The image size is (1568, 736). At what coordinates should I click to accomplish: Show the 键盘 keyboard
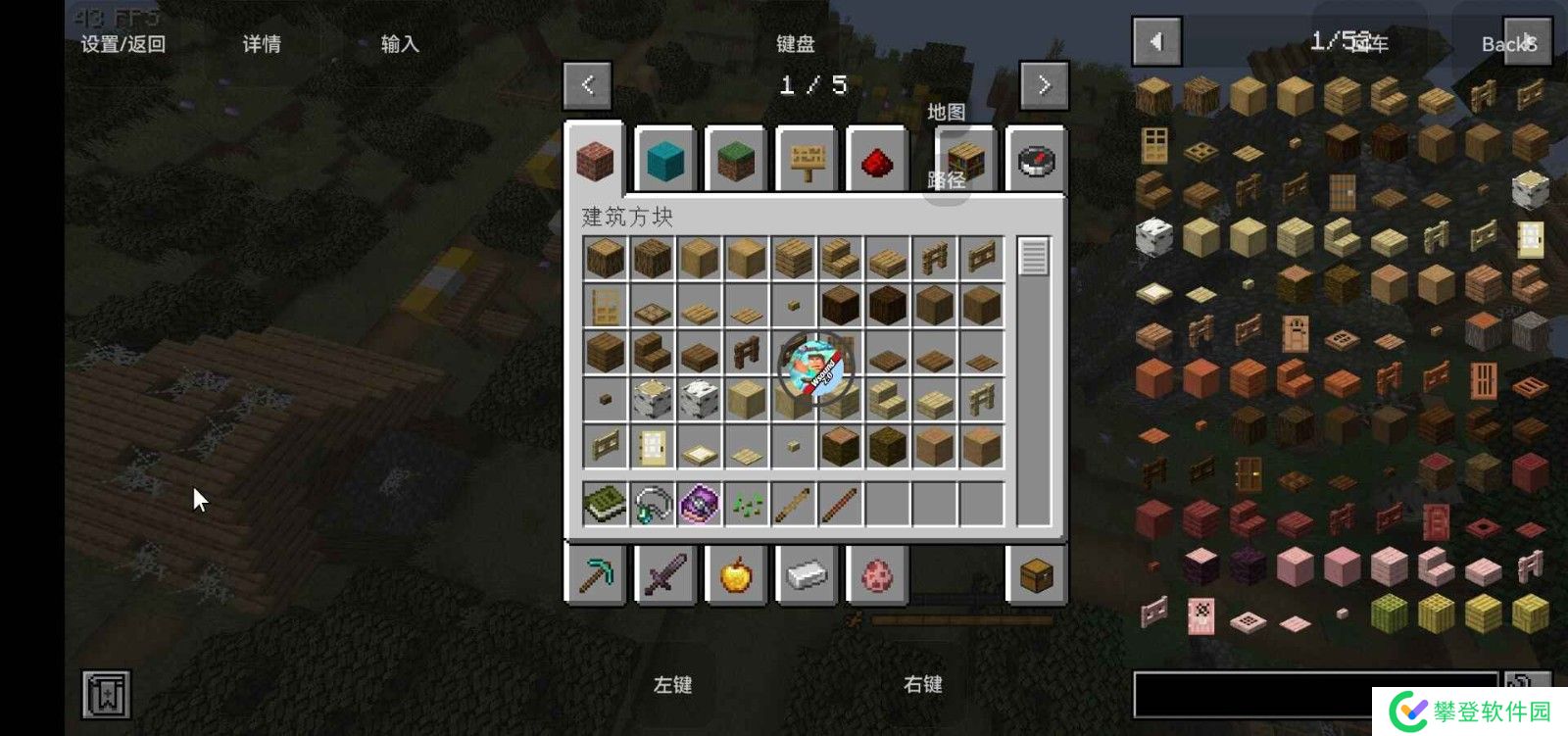(795, 44)
